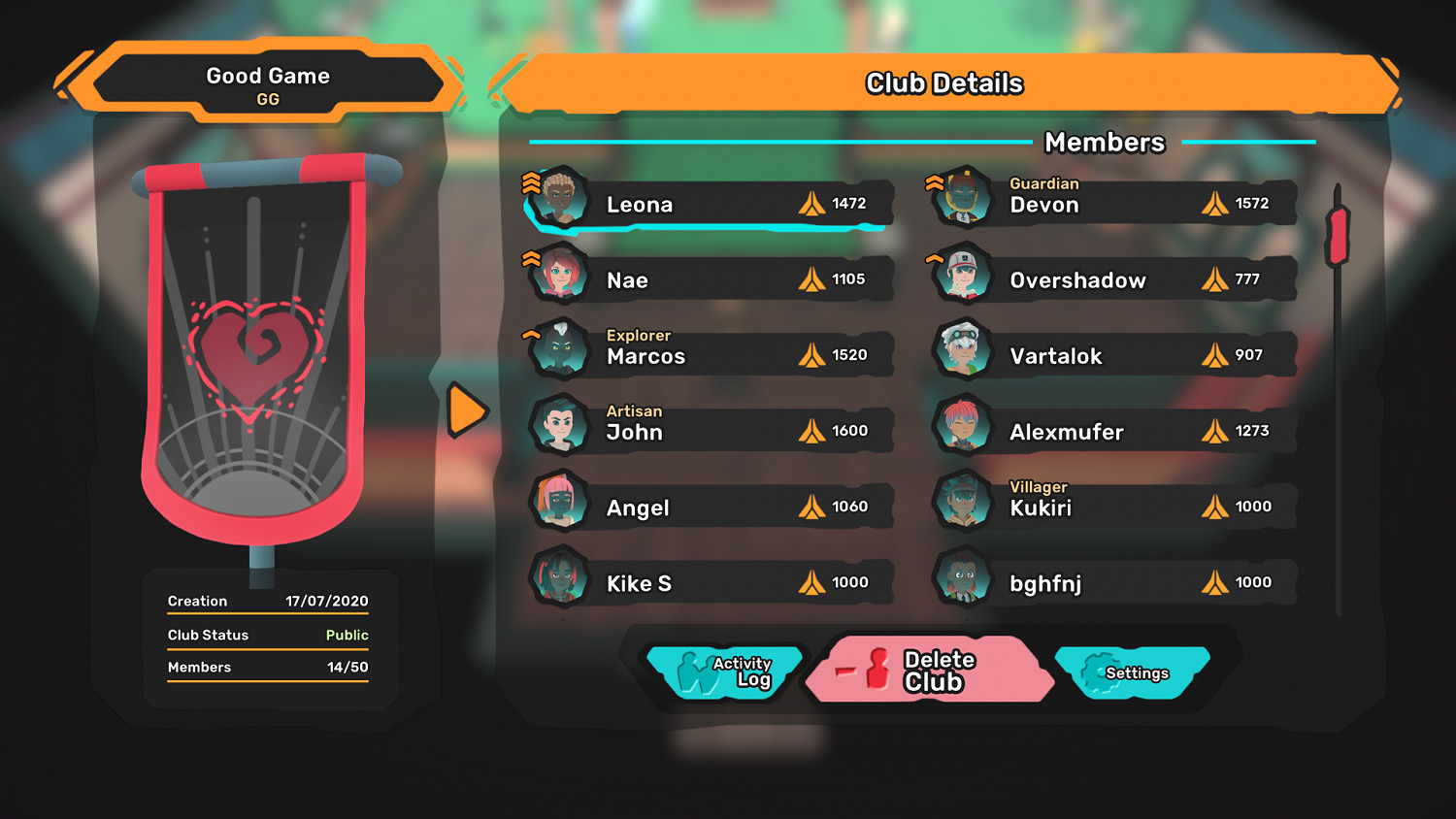Click the rank chevron next to Overshadow
Image resolution: width=1456 pixels, height=819 pixels.
pos(934,257)
